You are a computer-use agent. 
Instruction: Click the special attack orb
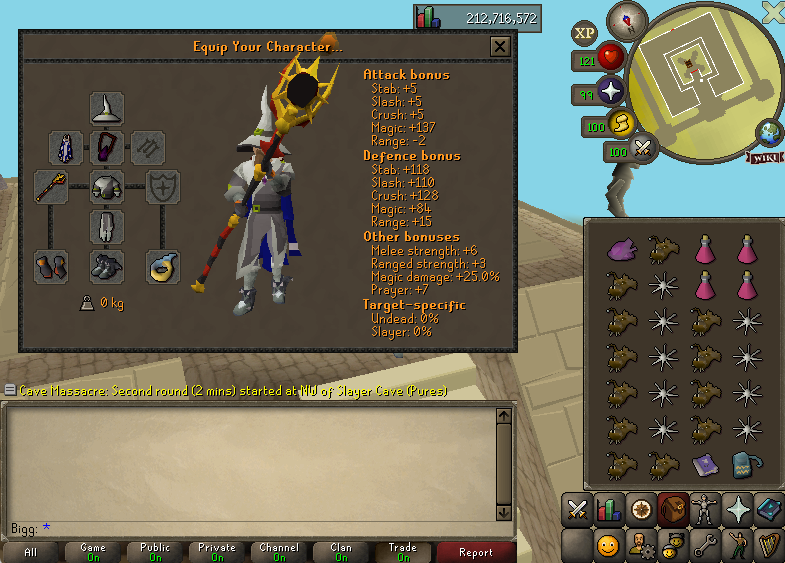click(643, 150)
